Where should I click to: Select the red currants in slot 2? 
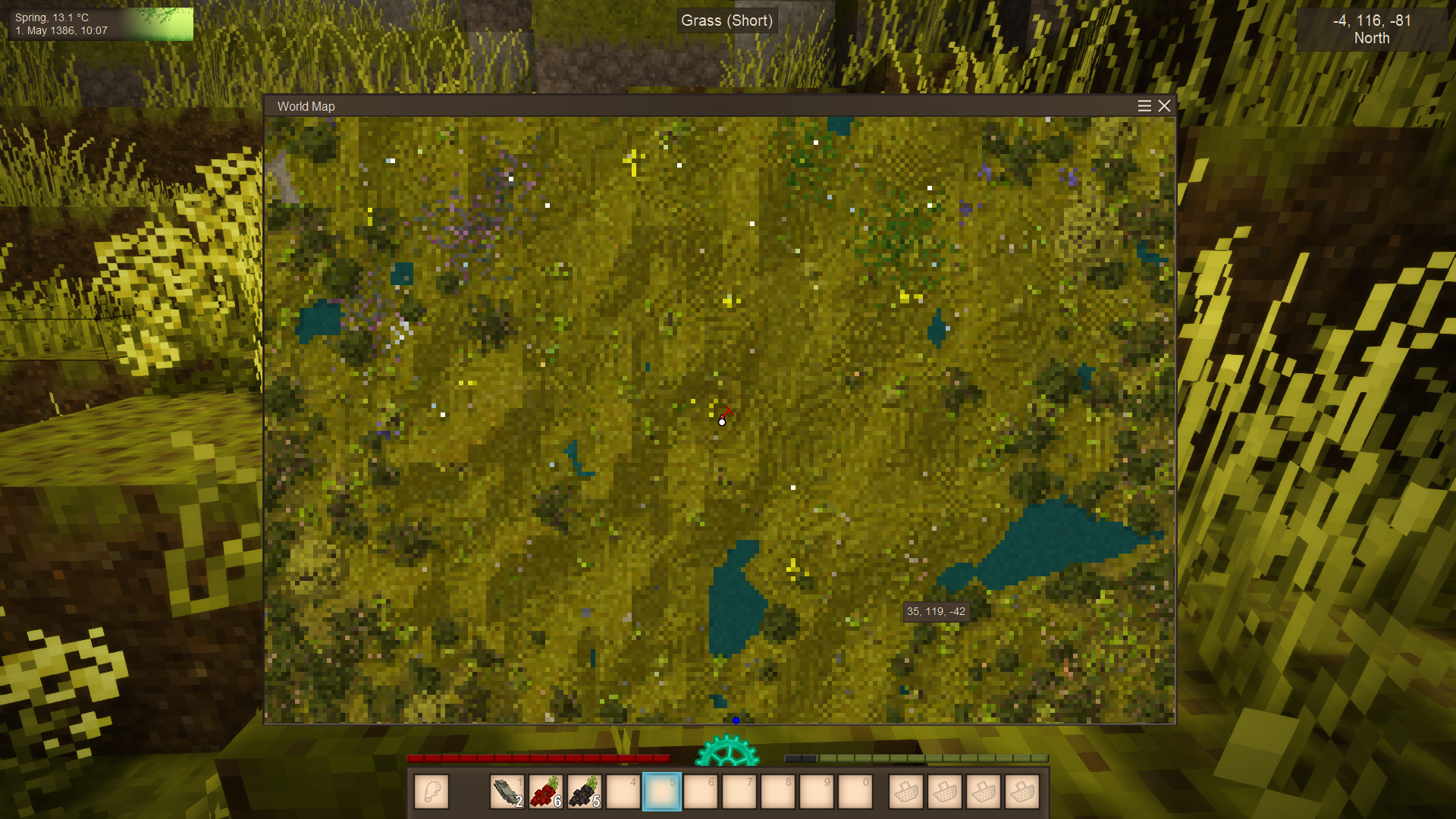[546, 792]
